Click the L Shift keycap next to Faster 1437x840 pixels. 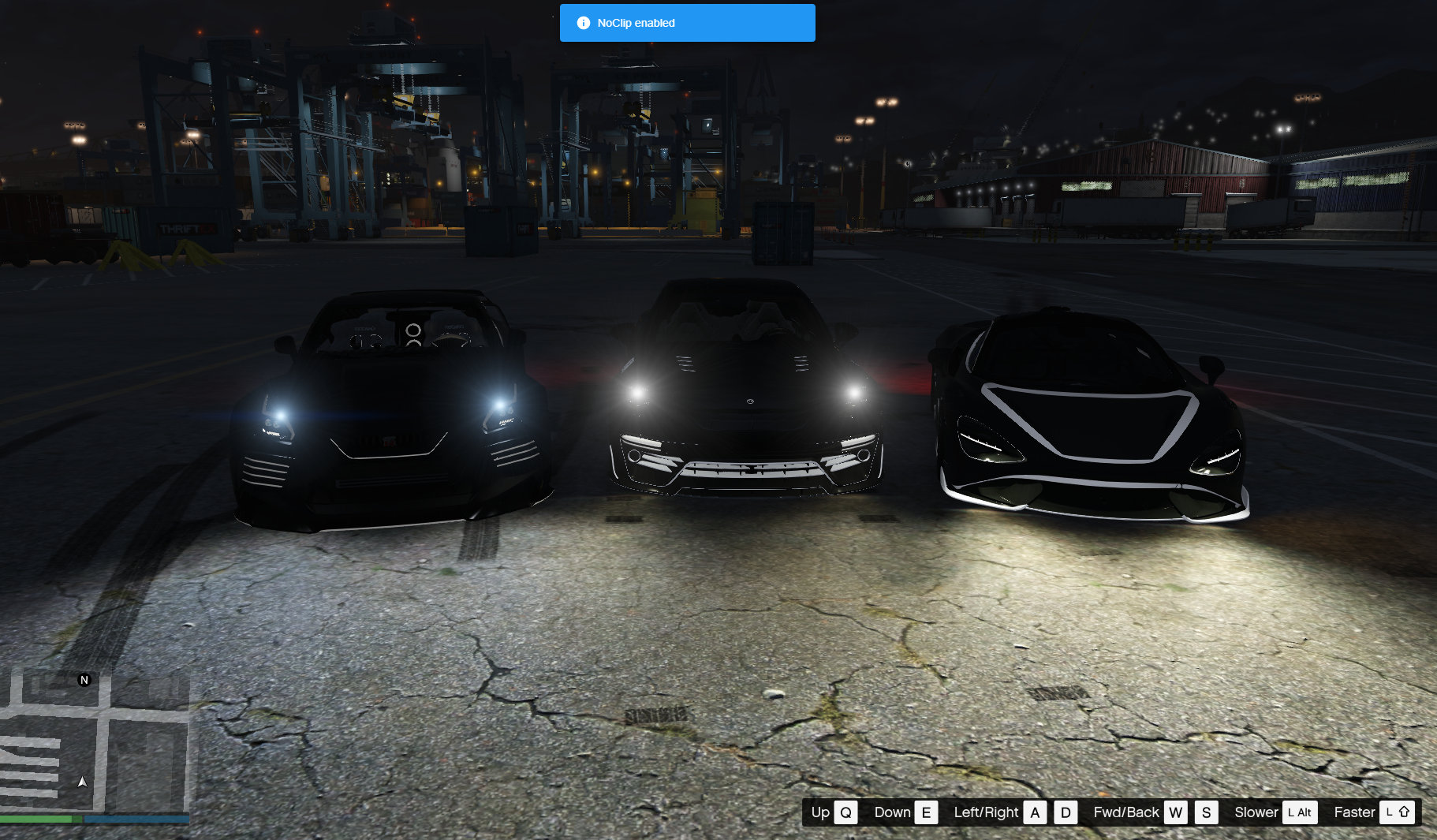point(1398,812)
